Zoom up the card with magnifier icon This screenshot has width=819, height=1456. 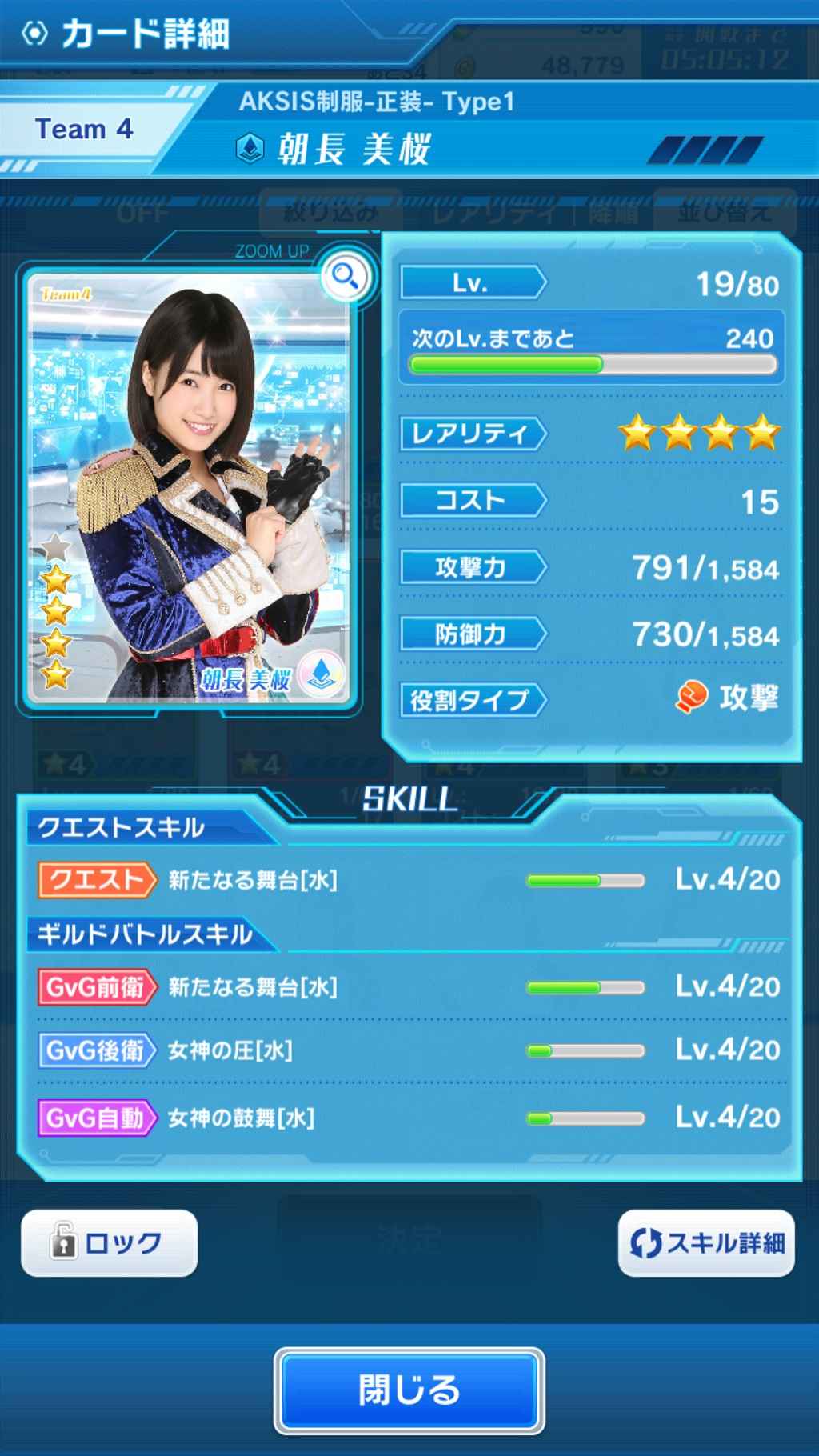point(346,277)
